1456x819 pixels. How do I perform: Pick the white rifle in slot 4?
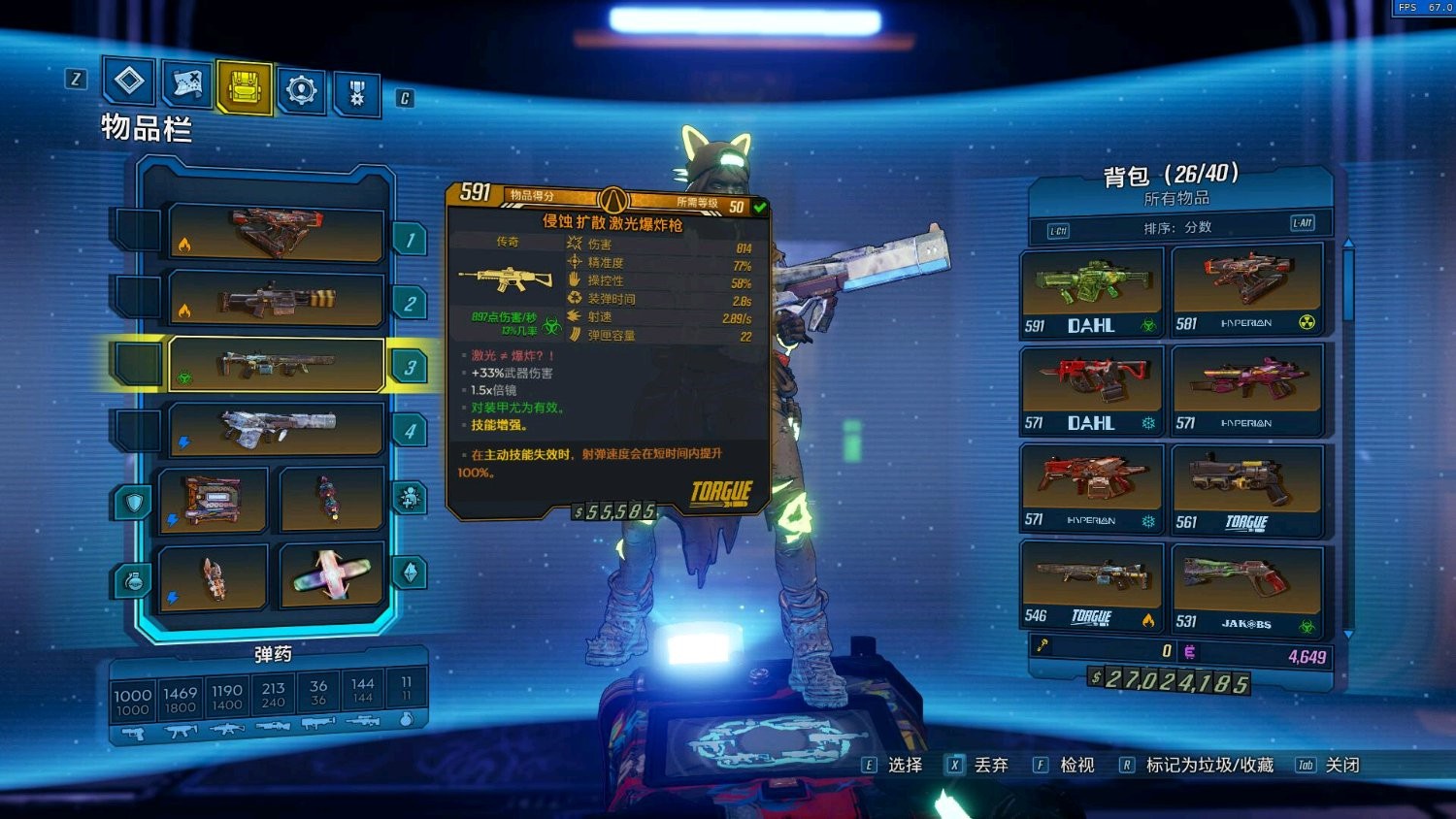tap(277, 428)
